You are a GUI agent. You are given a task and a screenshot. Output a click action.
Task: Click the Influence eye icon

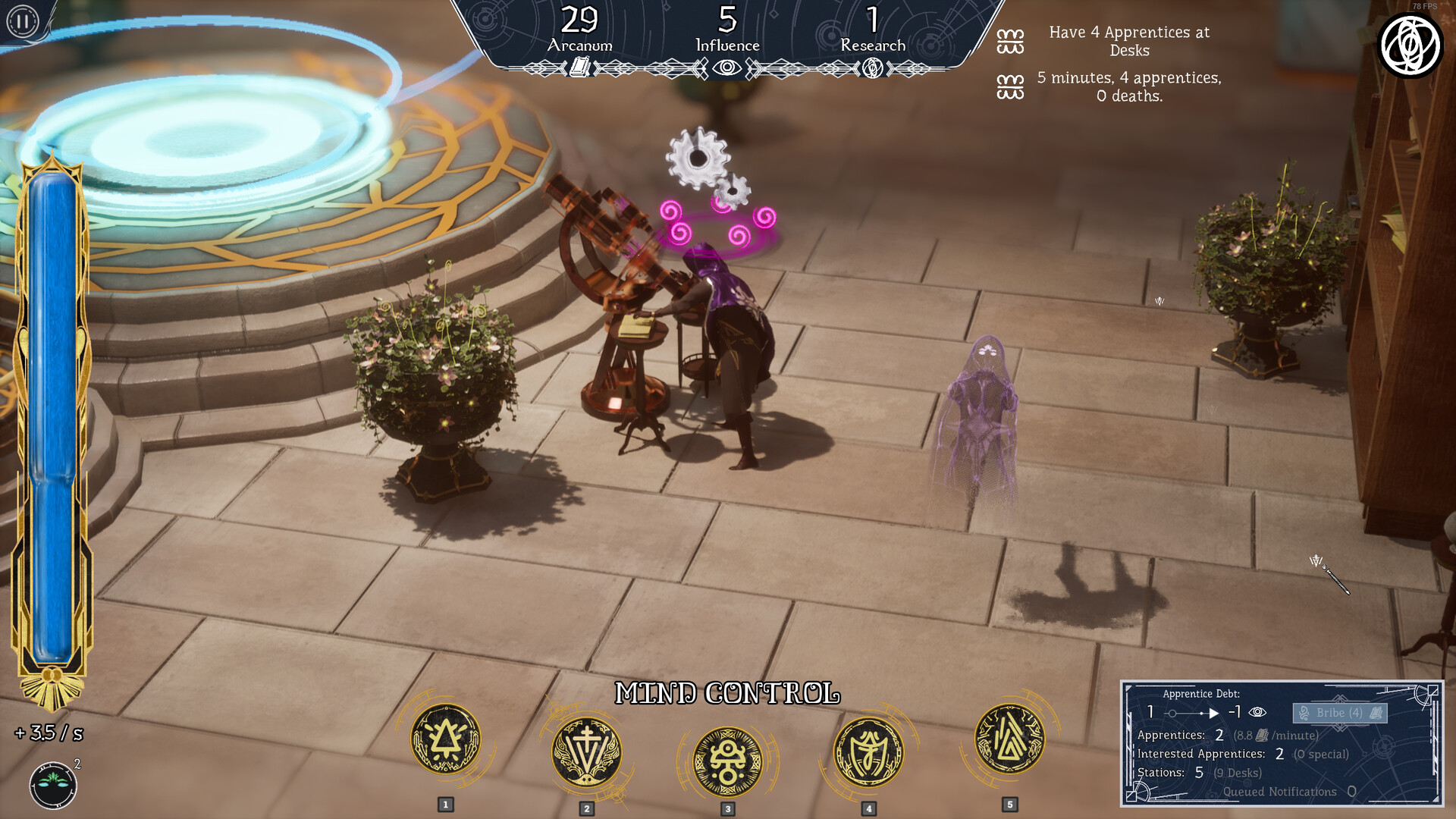tap(726, 67)
